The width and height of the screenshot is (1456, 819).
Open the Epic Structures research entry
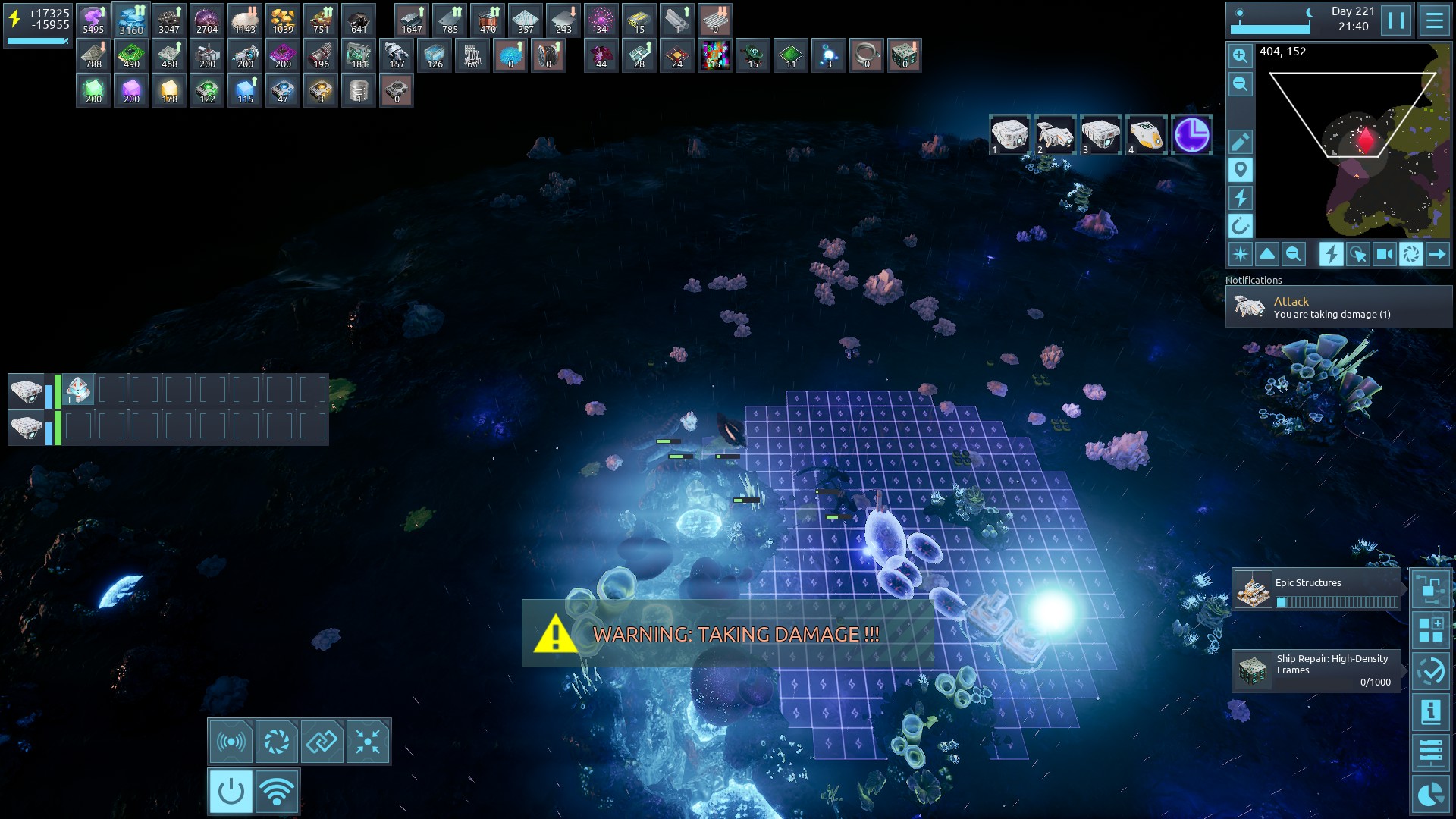click(x=1317, y=591)
